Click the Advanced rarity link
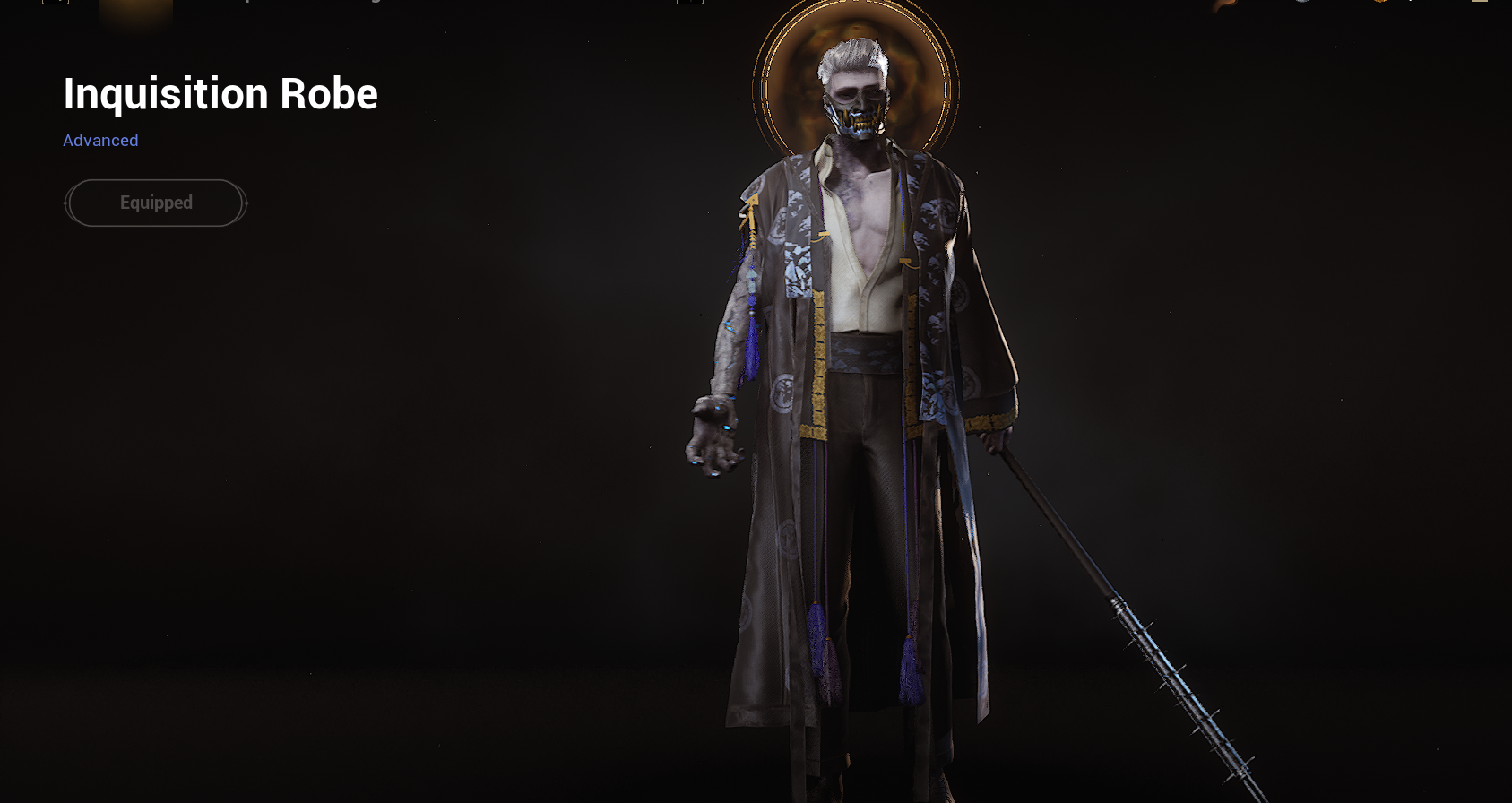Viewport: 1512px width, 803px height. 100,141
